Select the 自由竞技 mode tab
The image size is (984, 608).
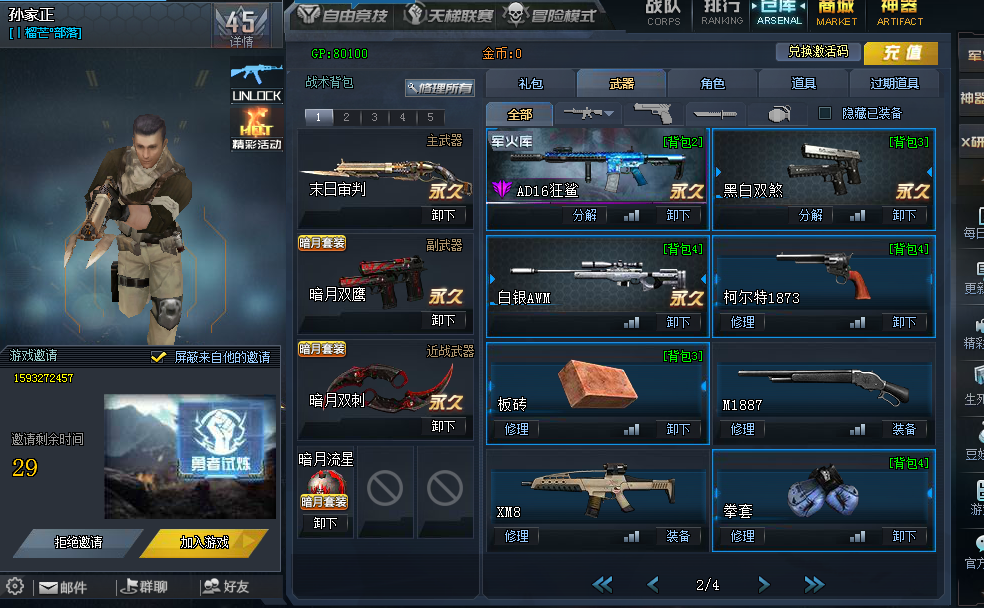[x=343, y=15]
